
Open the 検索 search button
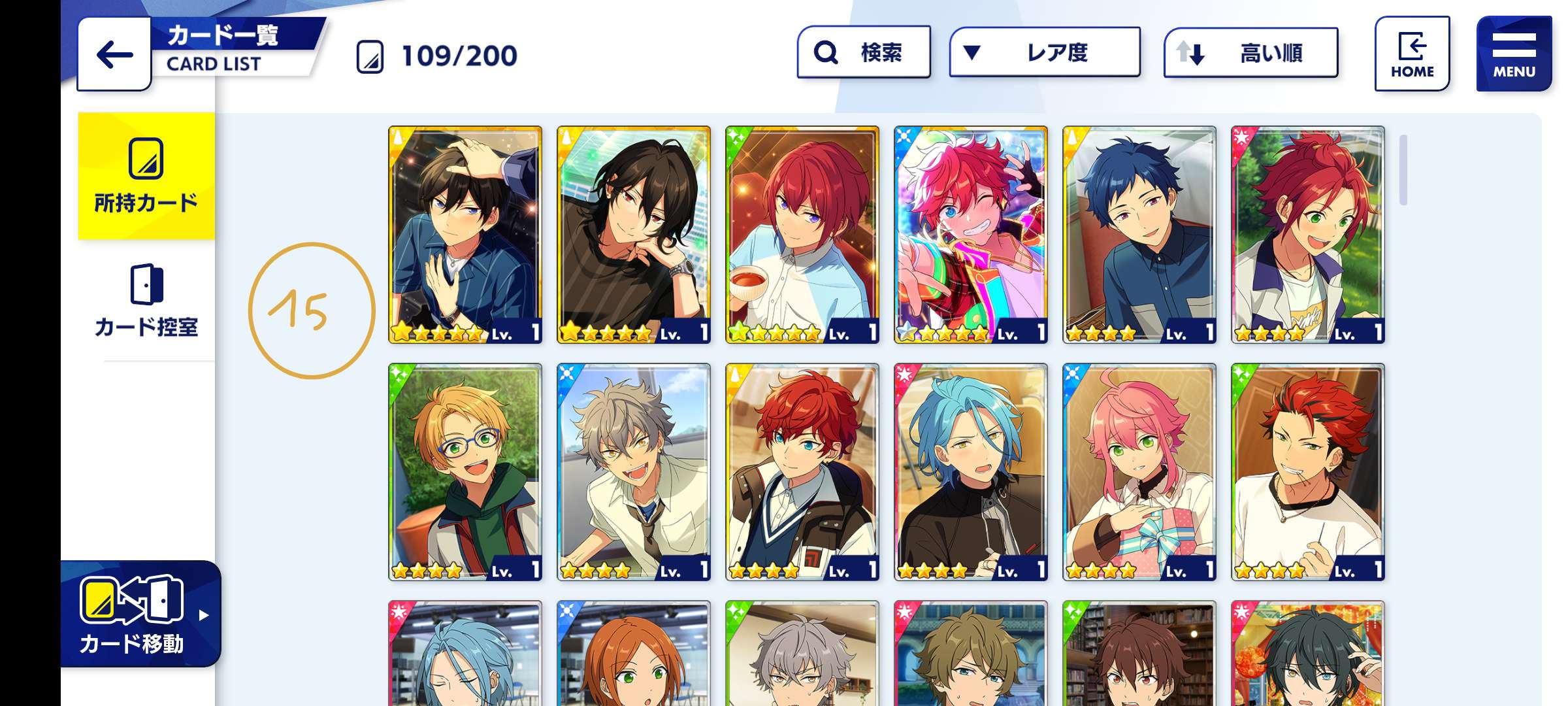864,52
